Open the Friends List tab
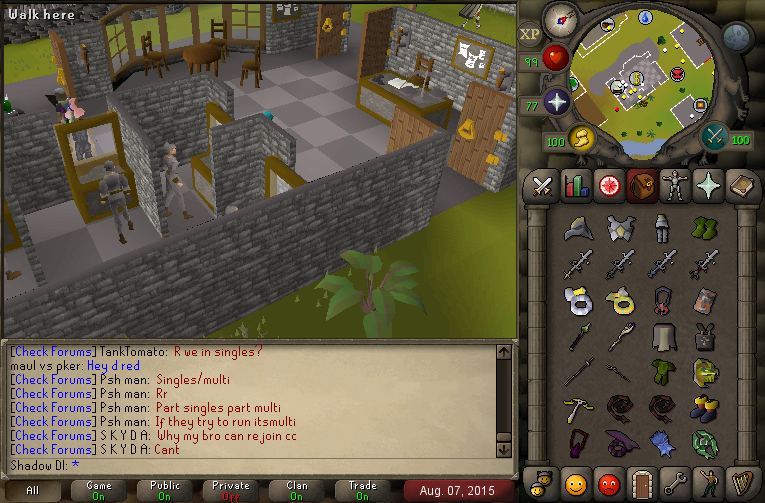This screenshot has width=765, height=503. point(575,482)
